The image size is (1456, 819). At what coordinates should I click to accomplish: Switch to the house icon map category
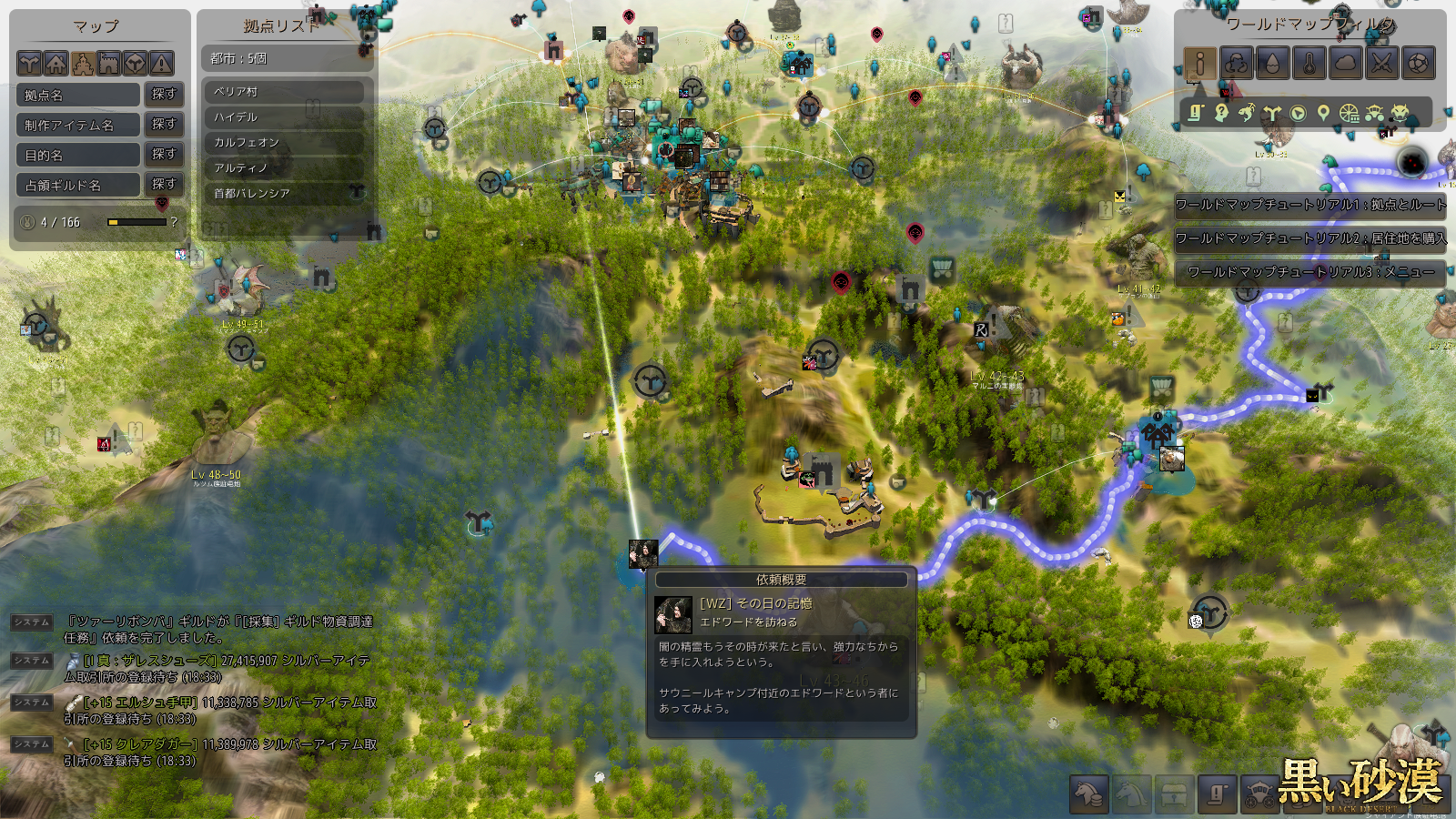(56, 63)
